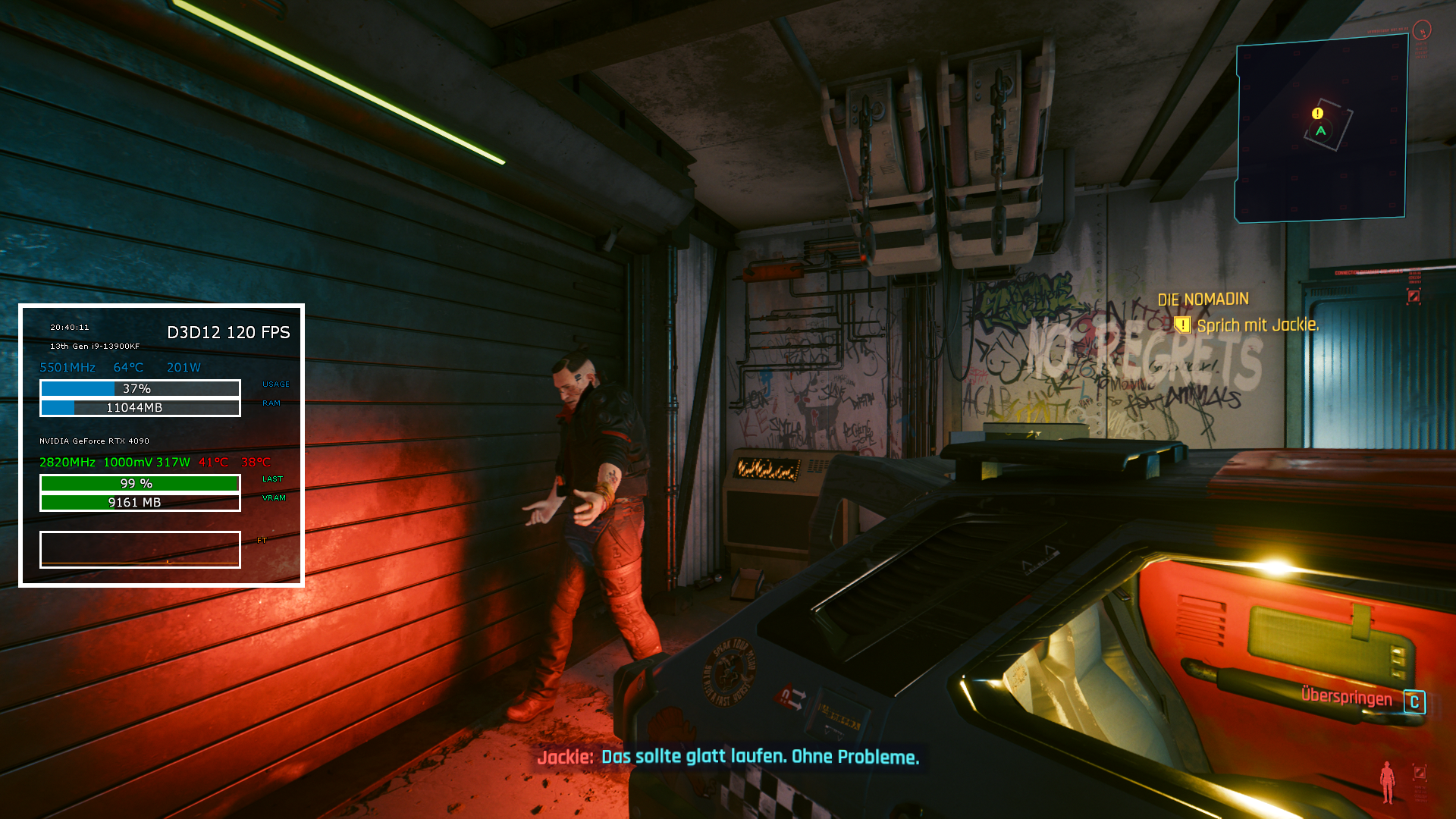Toggle the USAGE readout in the overlay panel
The width and height of the screenshot is (1456, 819).
pos(275,384)
